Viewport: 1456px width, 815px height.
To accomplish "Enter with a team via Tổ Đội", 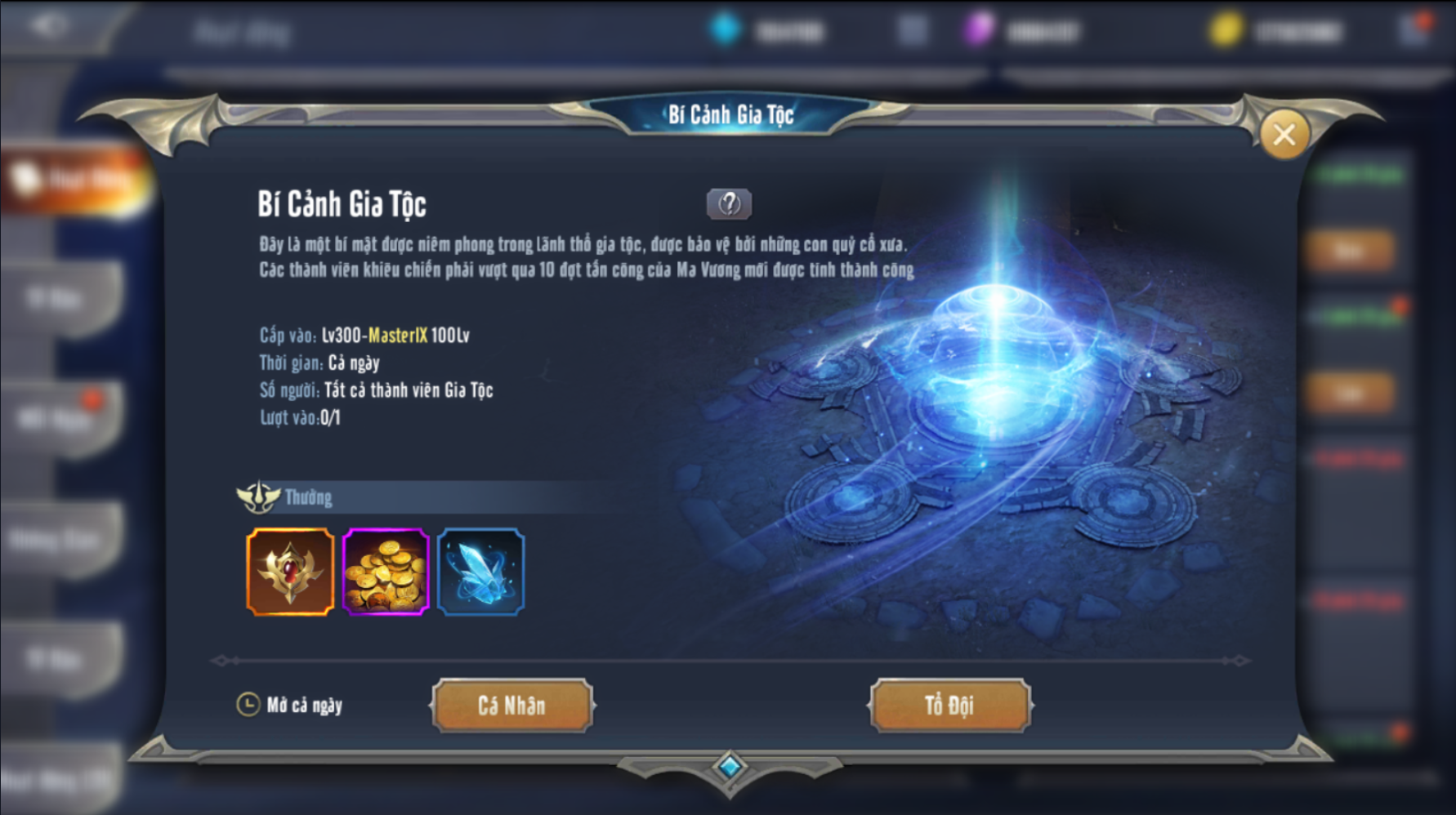I will click(949, 705).
